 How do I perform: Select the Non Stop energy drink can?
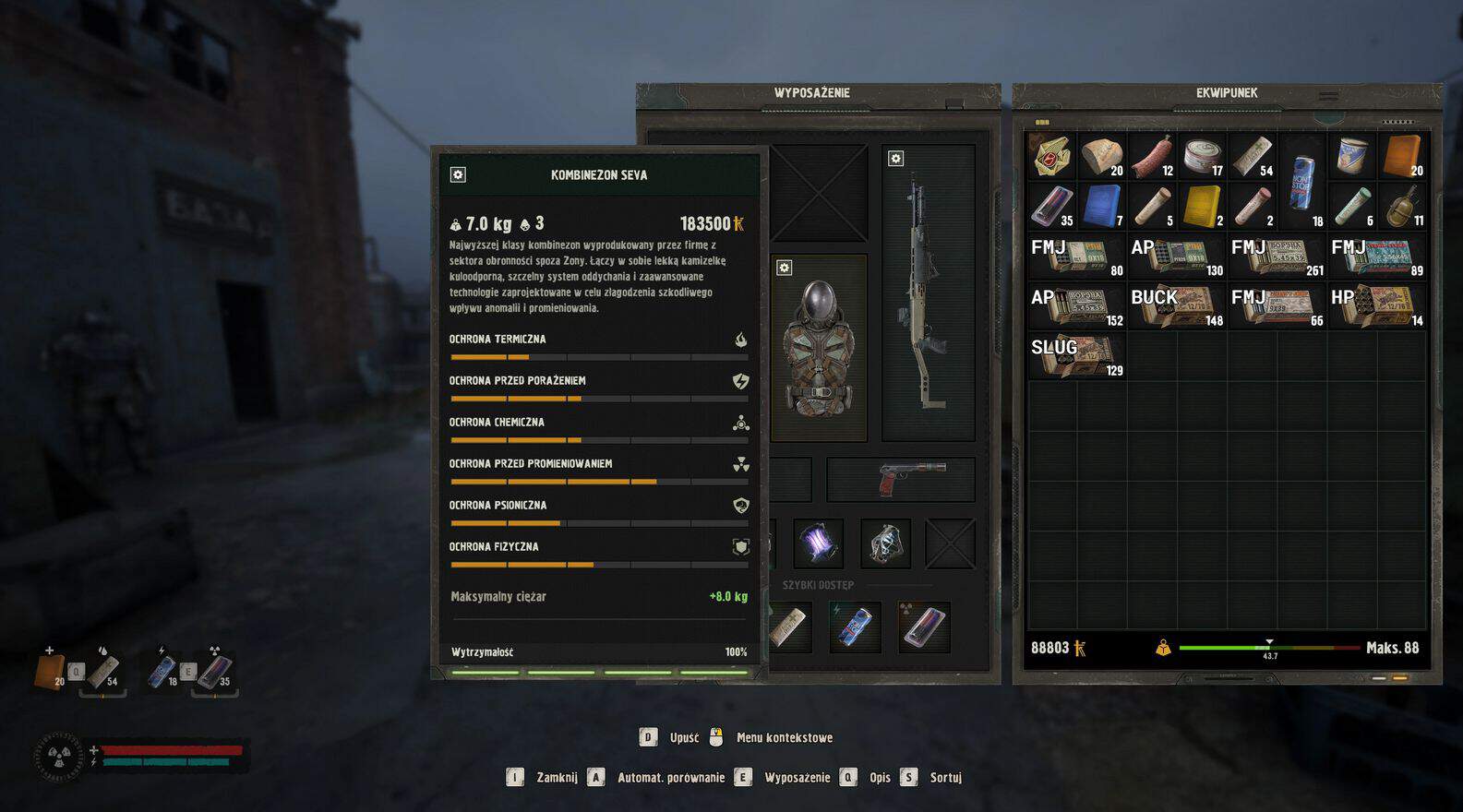pyautogui.click(x=1301, y=181)
